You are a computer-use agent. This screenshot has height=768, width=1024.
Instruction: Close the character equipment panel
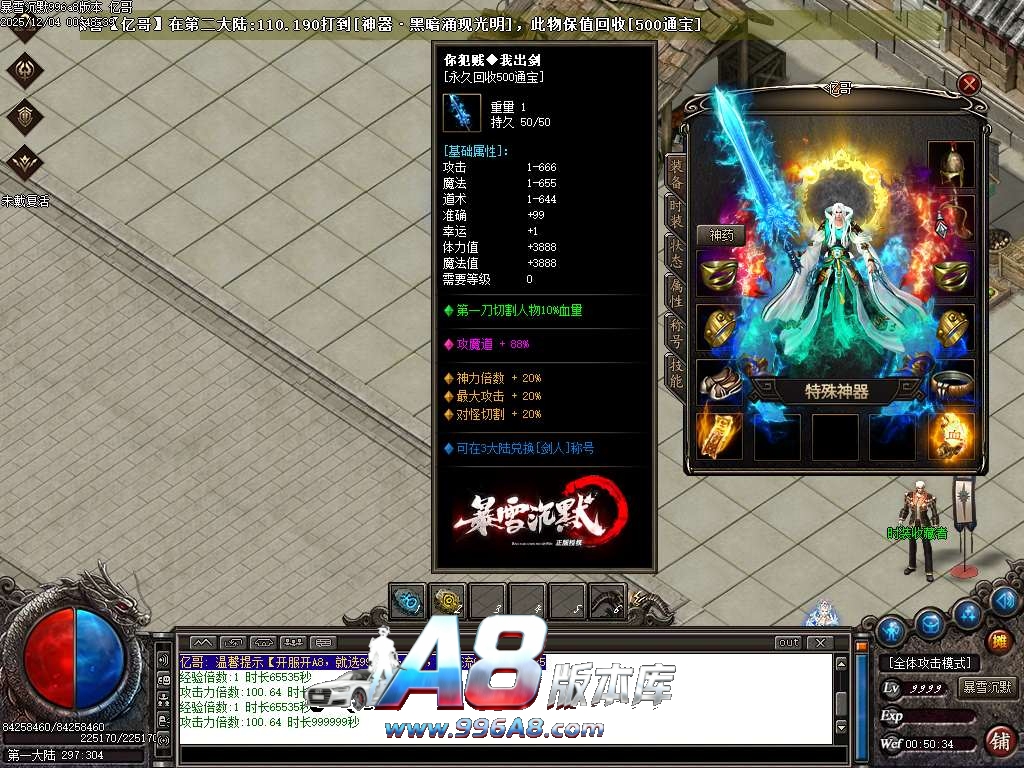pos(969,84)
